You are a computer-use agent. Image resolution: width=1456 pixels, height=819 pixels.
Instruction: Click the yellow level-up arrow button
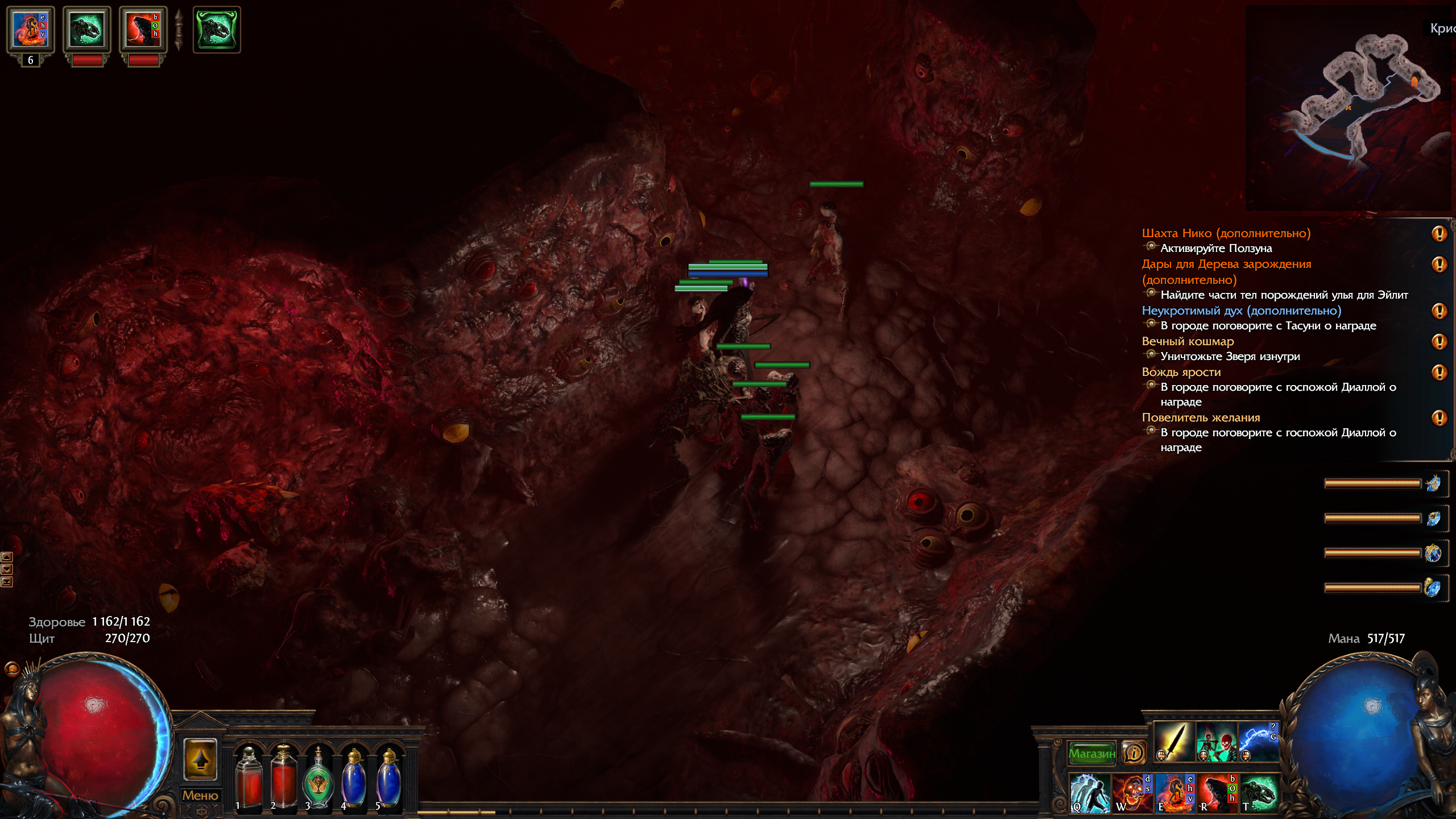click(200, 759)
